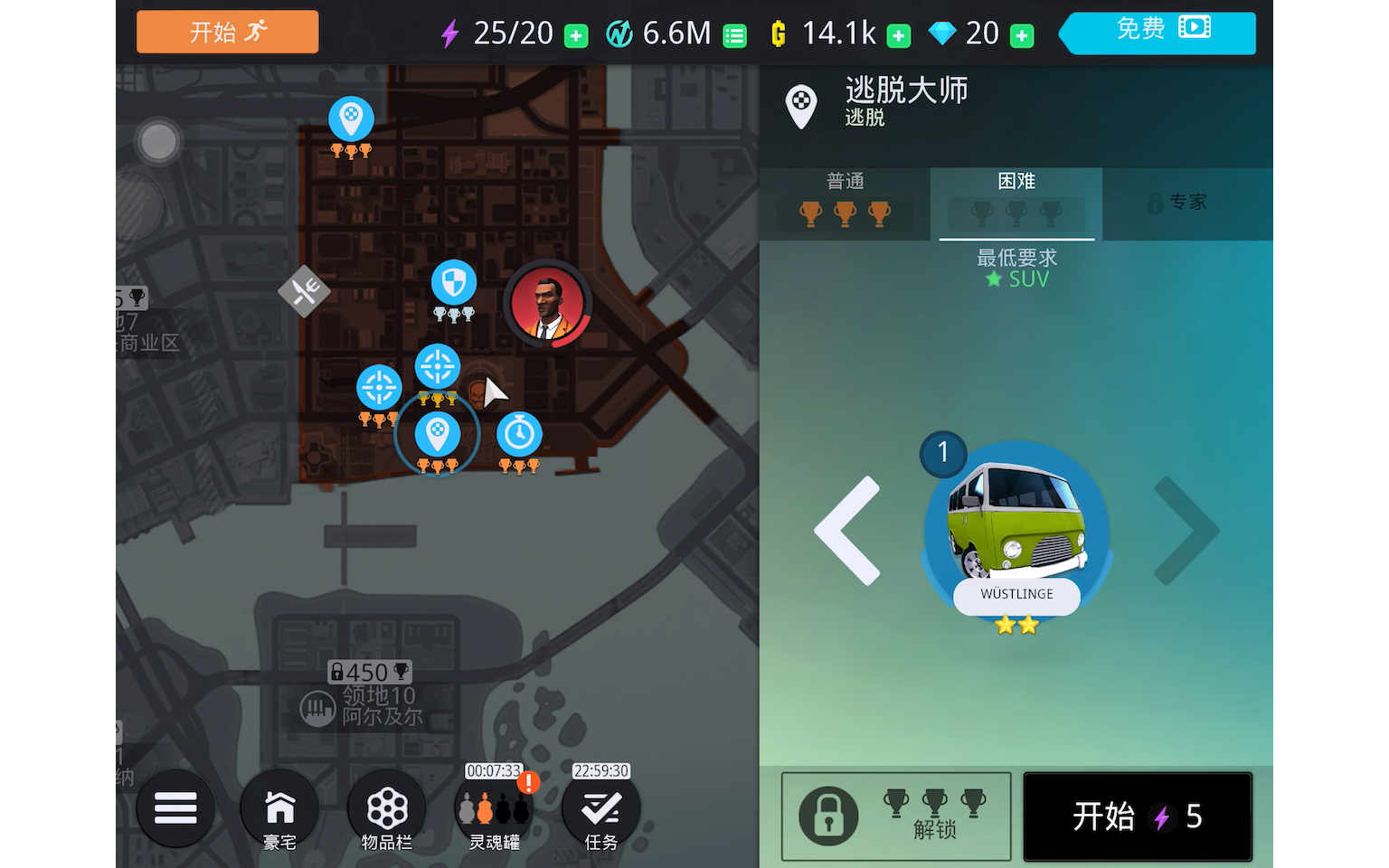The image size is (1389, 868).
Task: View the locked 解锁 trophy unlock requirements
Action: (x=895, y=816)
